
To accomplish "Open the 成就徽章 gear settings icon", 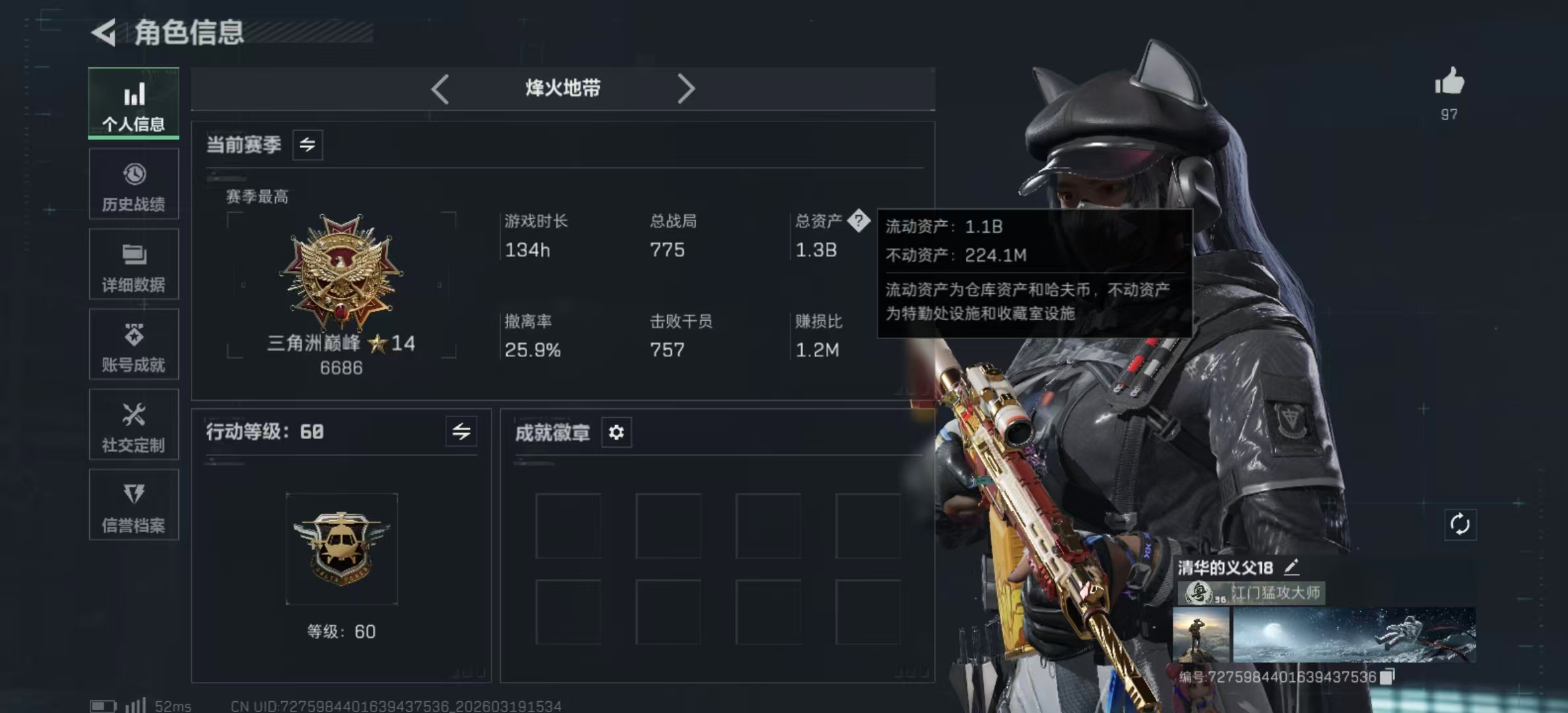I will click(616, 433).
